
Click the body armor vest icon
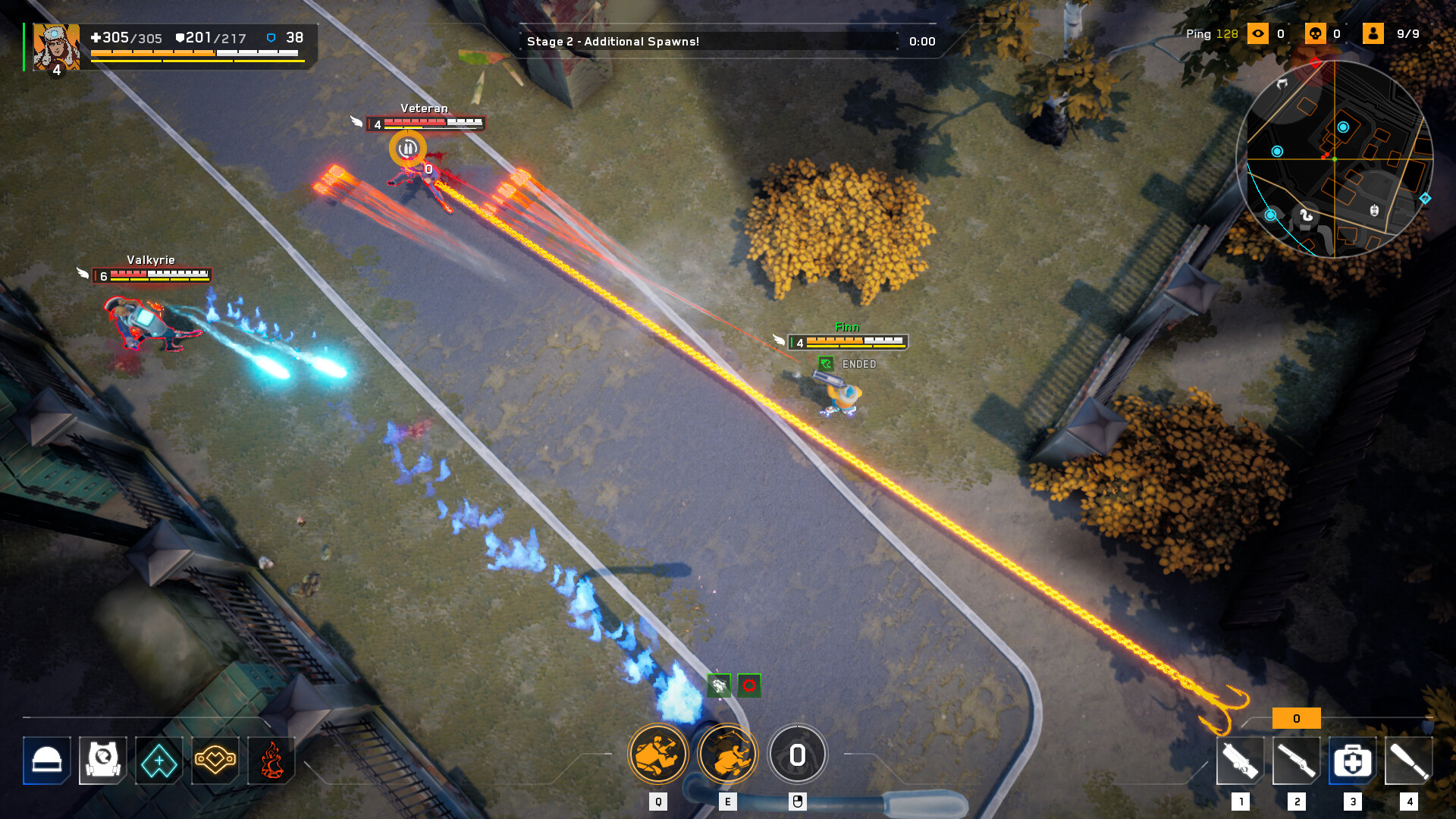[103, 761]
